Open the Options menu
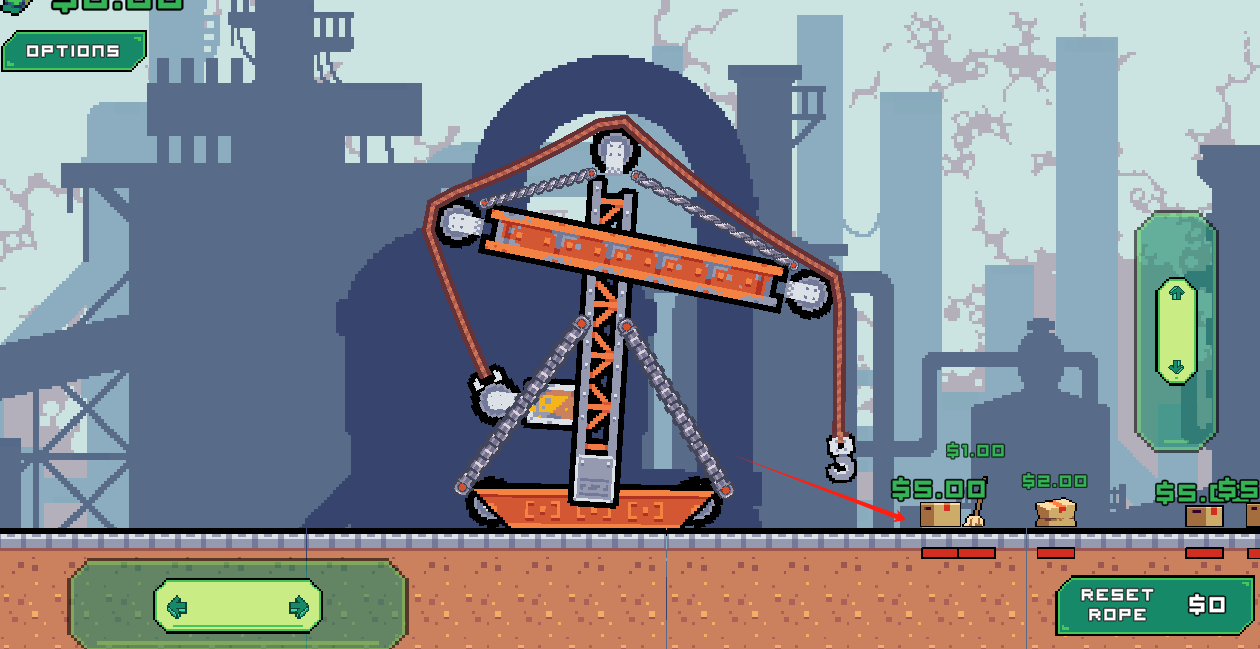Screen dimensions: 1260x649 point(73,51)
